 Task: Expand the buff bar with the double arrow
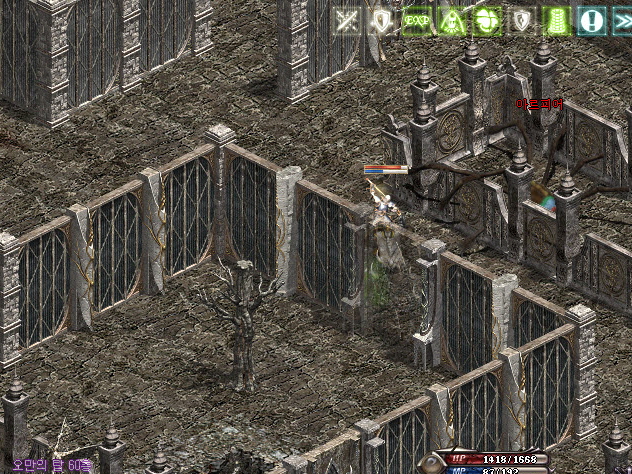point(621,20)
